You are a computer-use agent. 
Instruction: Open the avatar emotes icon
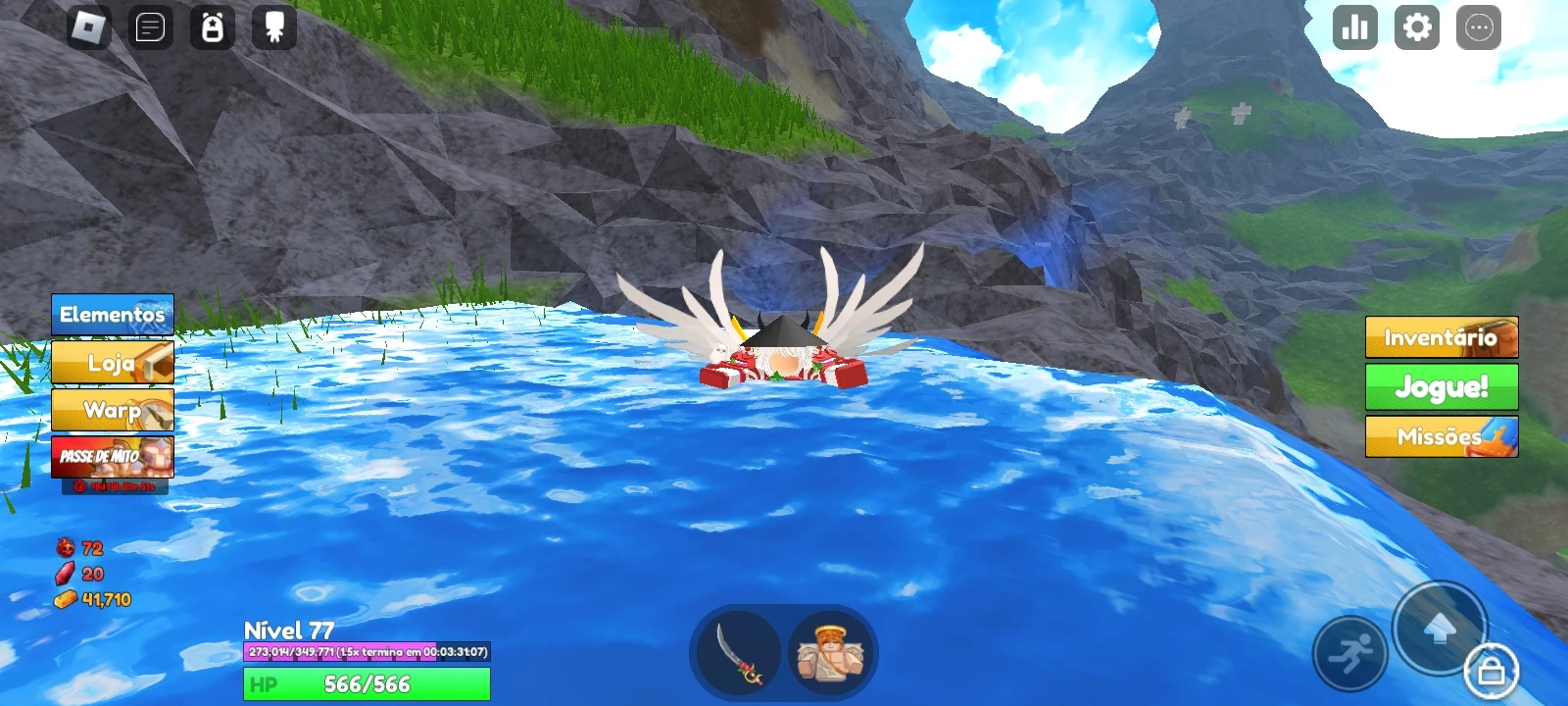coord(274,26)
